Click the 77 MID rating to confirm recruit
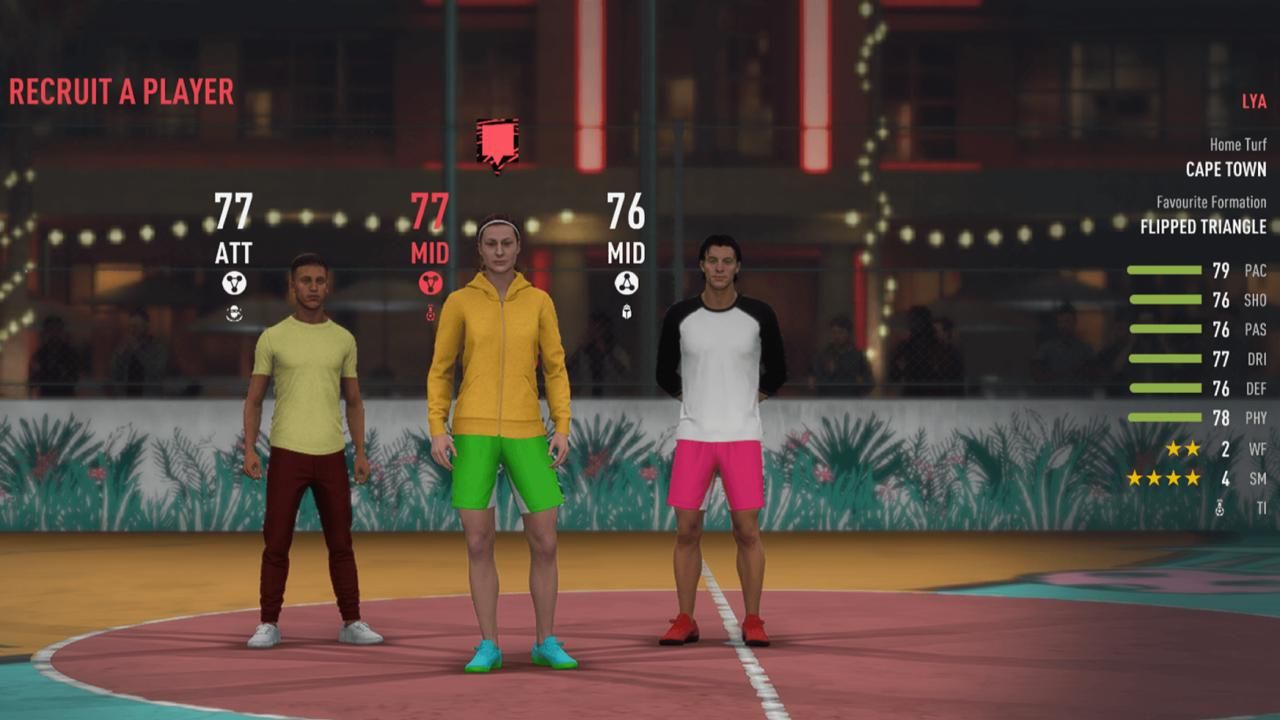 point(430,213)
